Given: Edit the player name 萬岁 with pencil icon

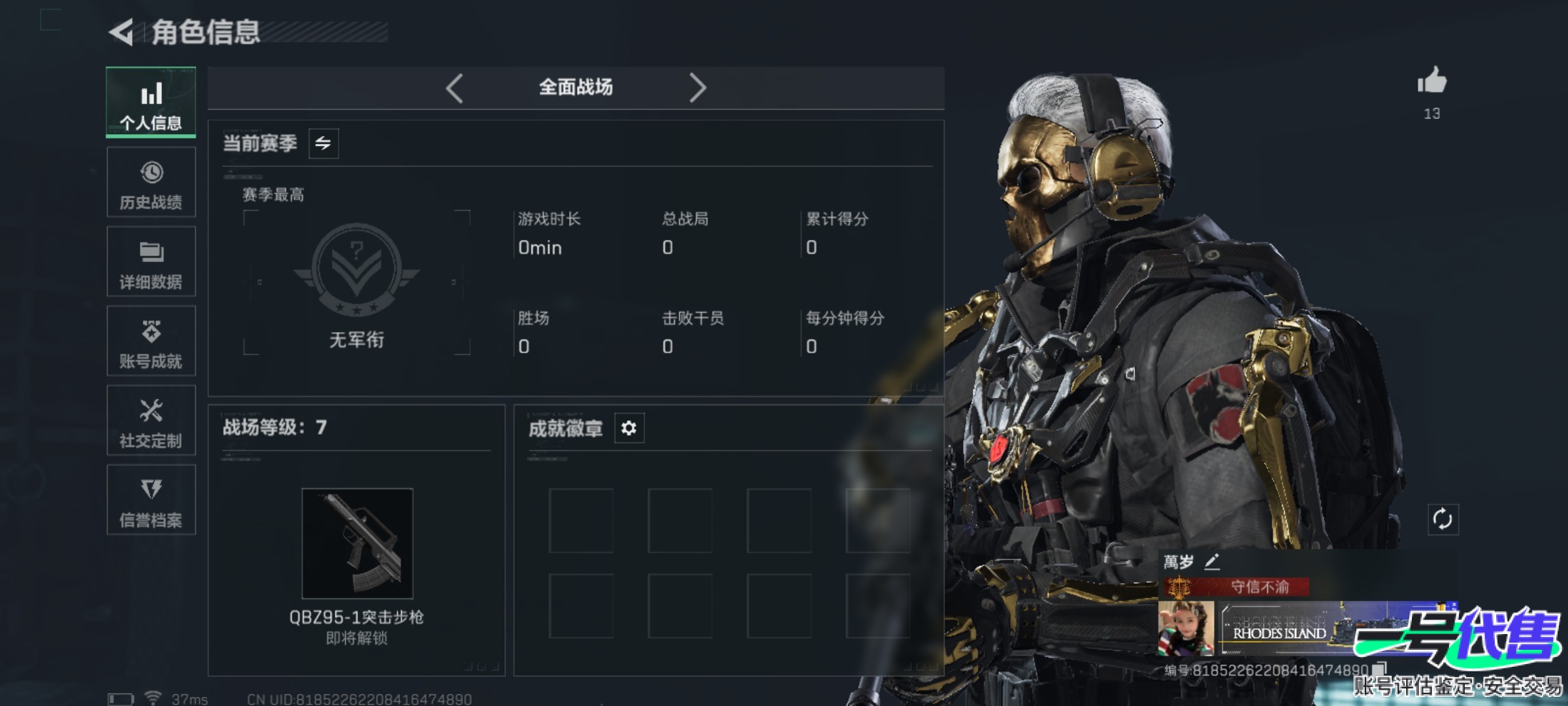Looking at the screenshot, I should click(x=1212, y=562).
